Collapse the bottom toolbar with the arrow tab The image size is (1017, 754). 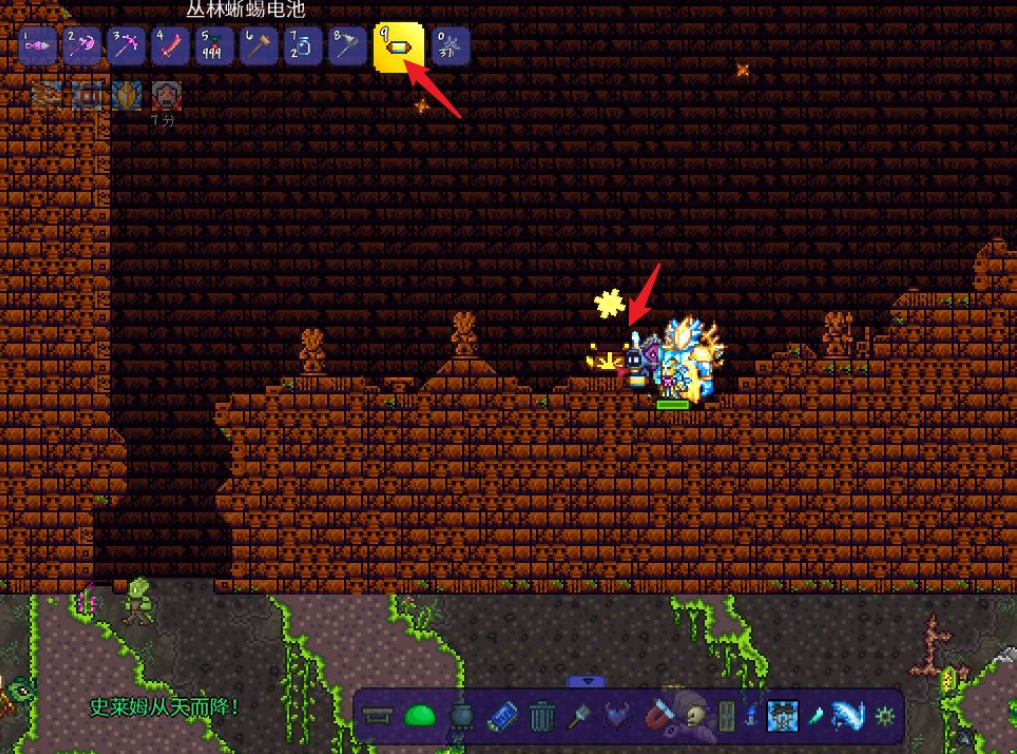point(587,682)
